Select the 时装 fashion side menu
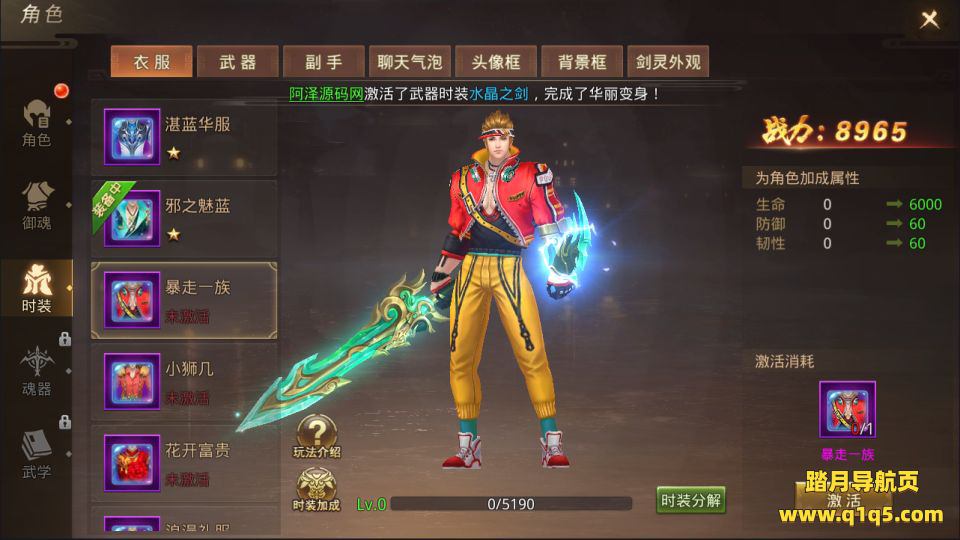 tap(37, 289)
